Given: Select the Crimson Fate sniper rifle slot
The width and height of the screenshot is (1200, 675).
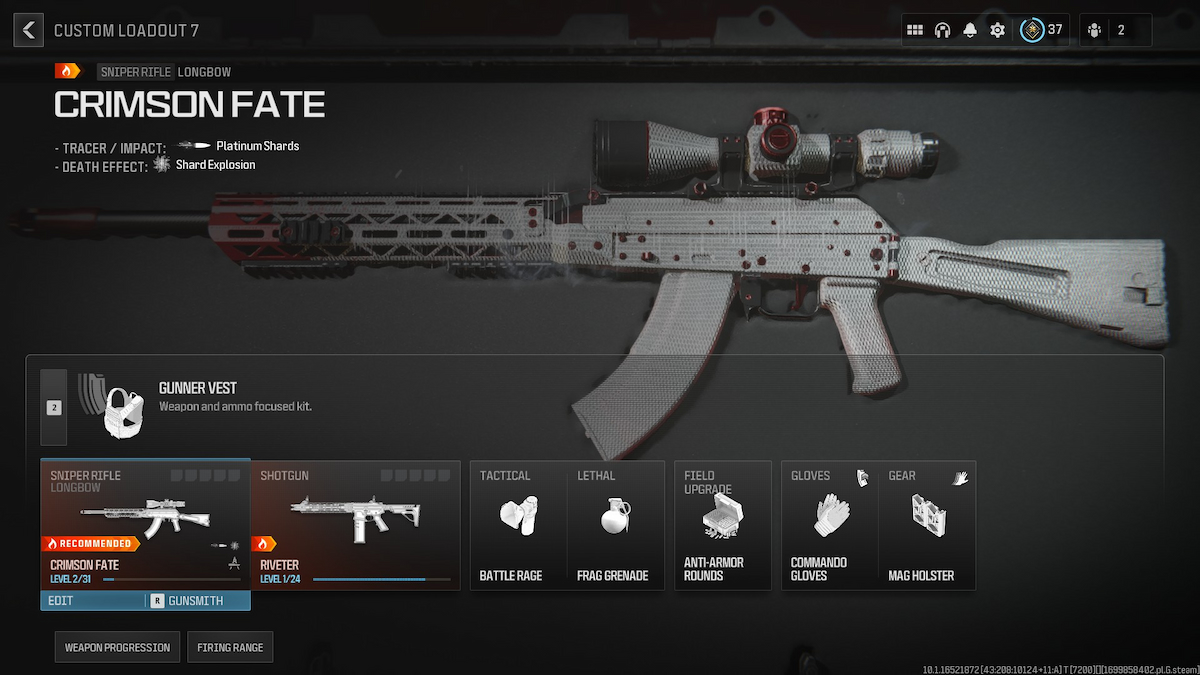Looking at the screenshot, I should pos(145,524).
